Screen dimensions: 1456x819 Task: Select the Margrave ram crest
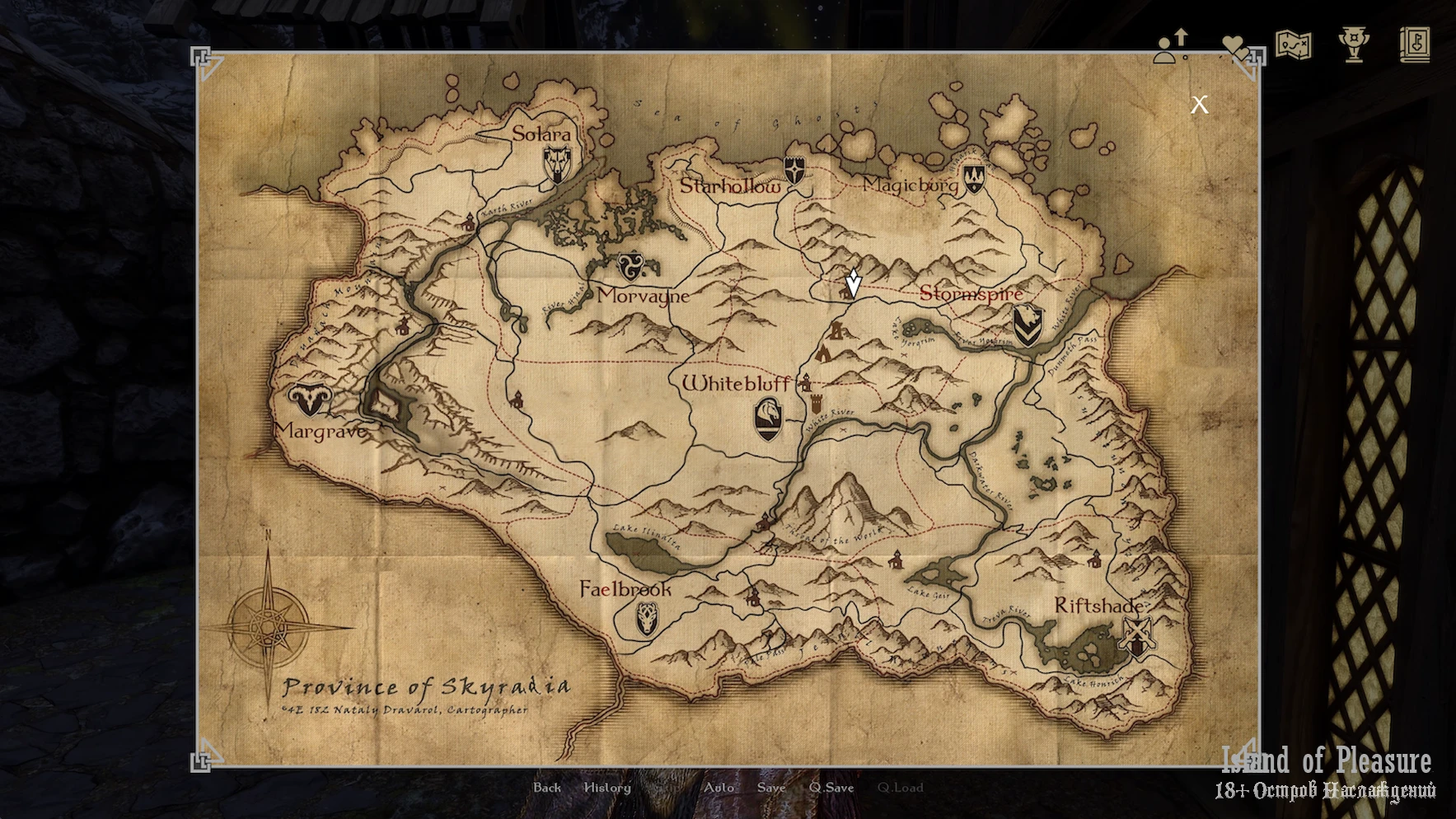(310, 400)
